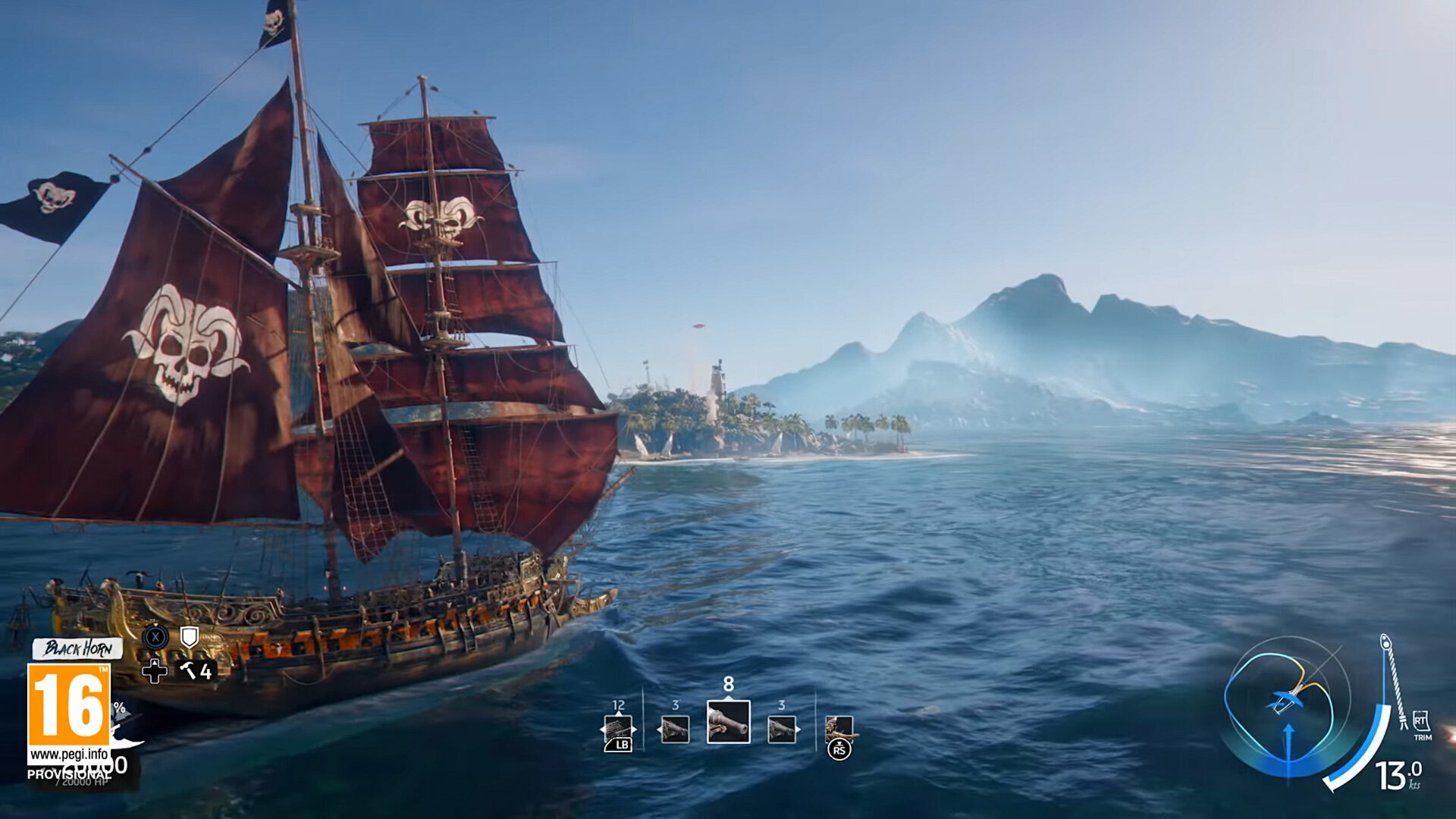Toggle the D-pad crew healing prompt
1456x819 pixels.
155,671
